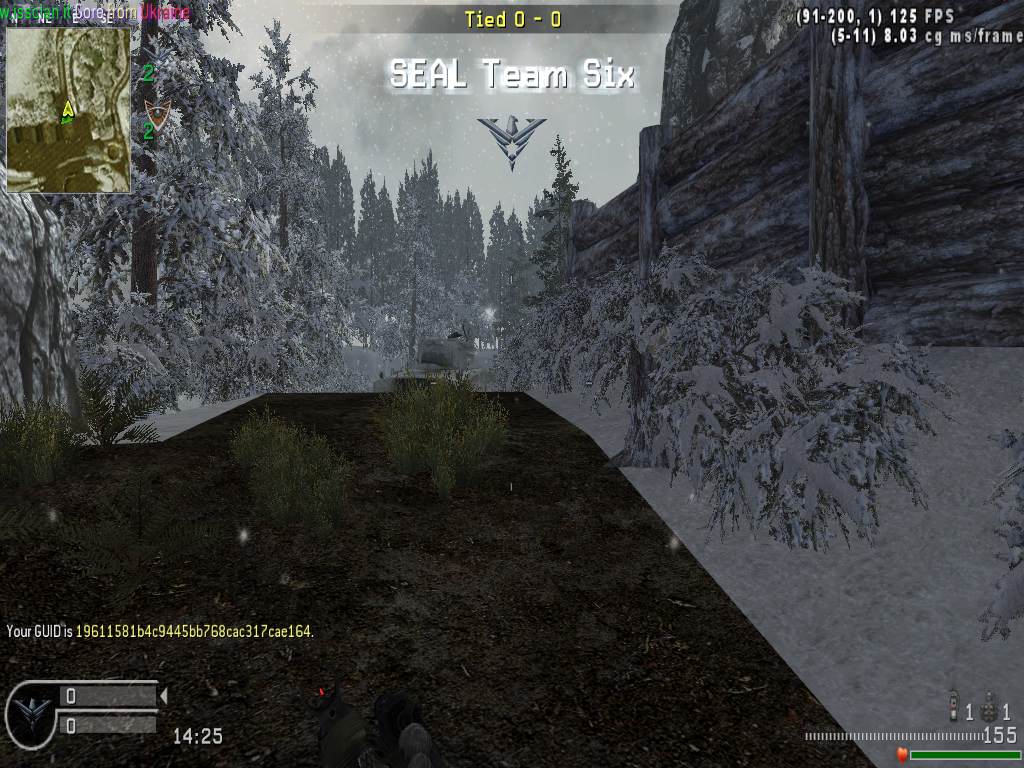The width and height of the screenshot is (1024, 768).
Task: Click the SEAL Team Six winged emblem
Action: pos(511,138)
